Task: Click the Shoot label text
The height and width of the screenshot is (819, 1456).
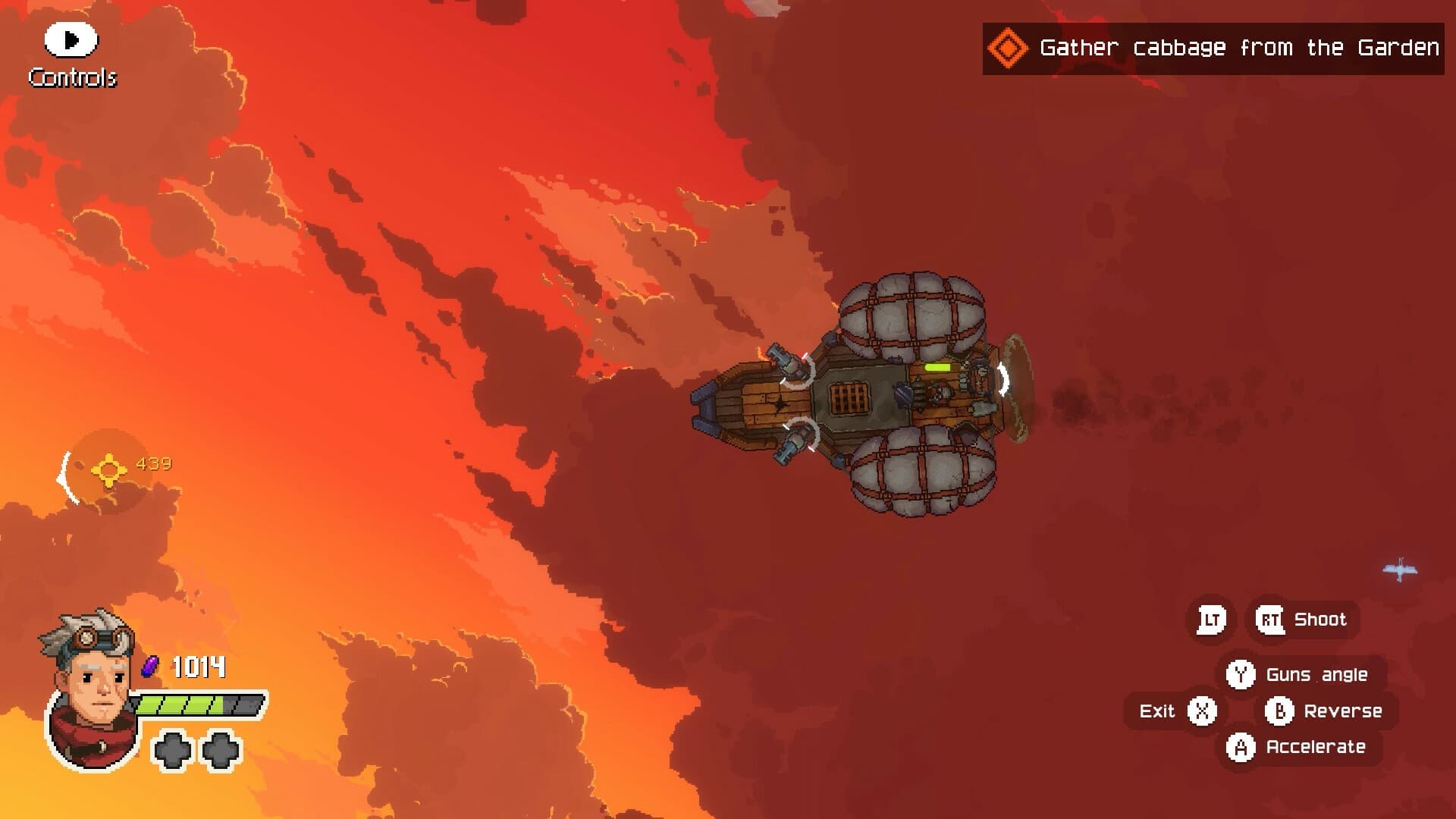Action: (x=1321, y=619)
